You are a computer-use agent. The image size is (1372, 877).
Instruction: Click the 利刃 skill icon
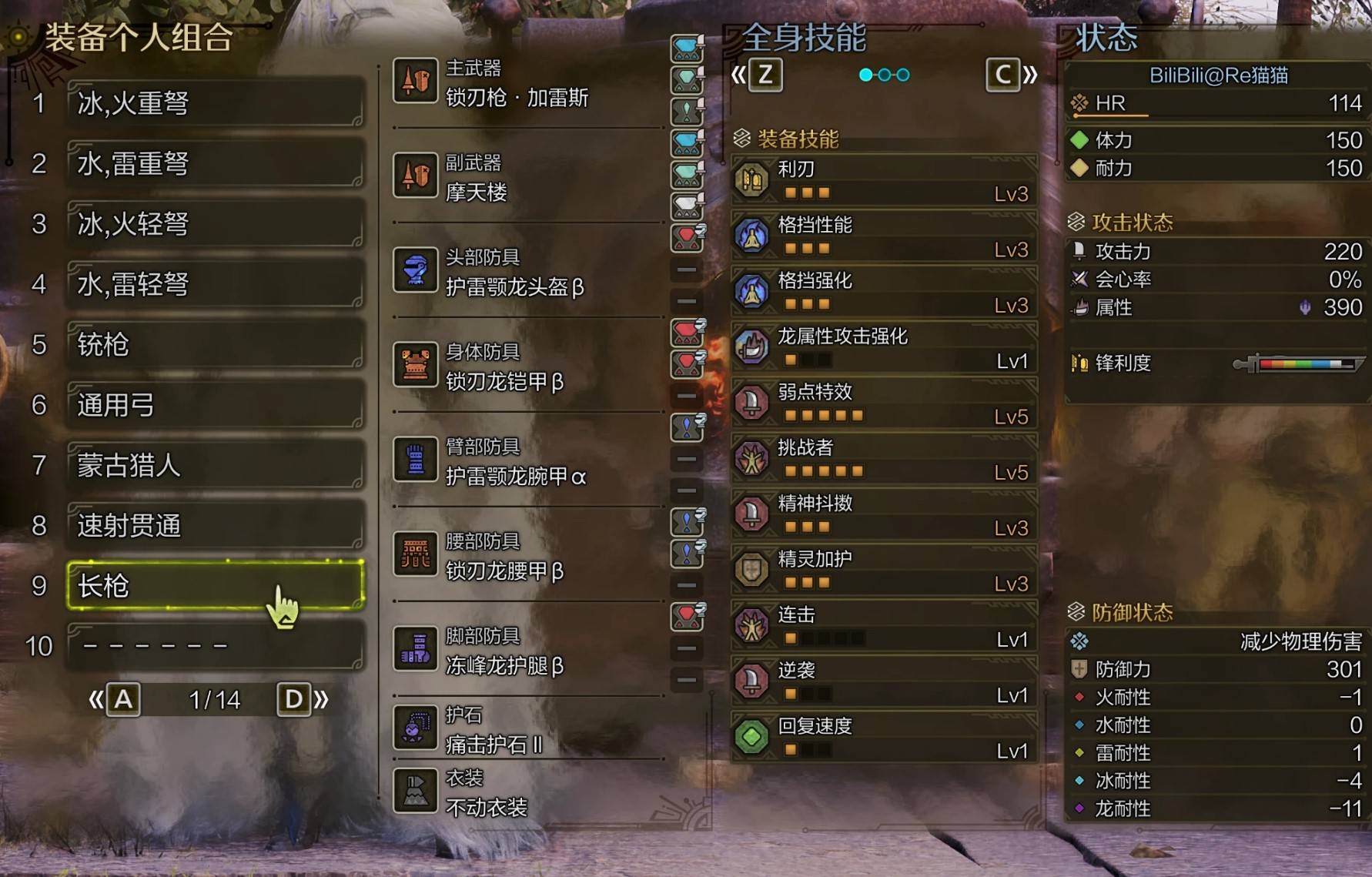point(751,179)
